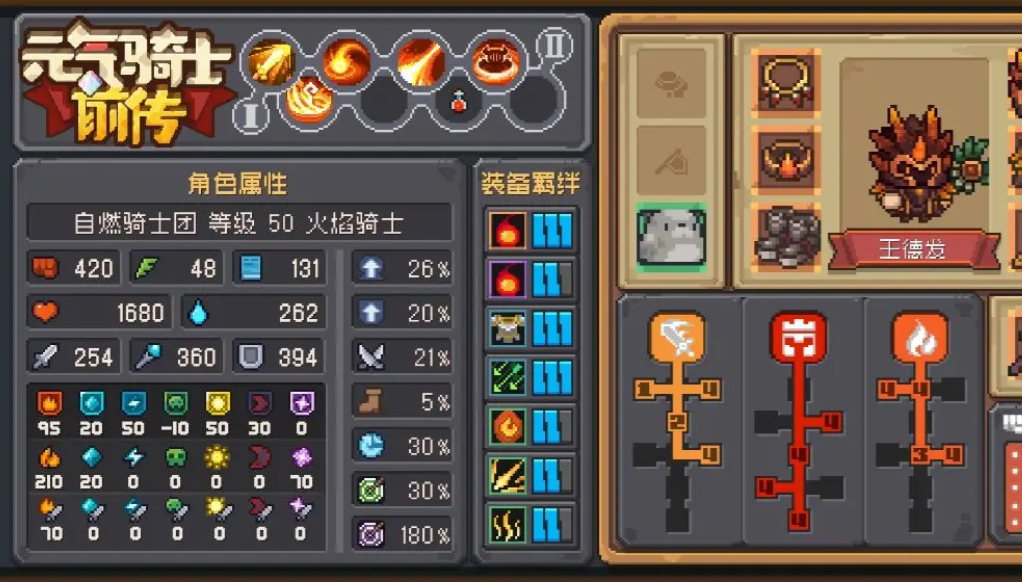Click the character name banner 王德发
Image resolution: width=1022 pixels, height=582 pixels.
912,248
